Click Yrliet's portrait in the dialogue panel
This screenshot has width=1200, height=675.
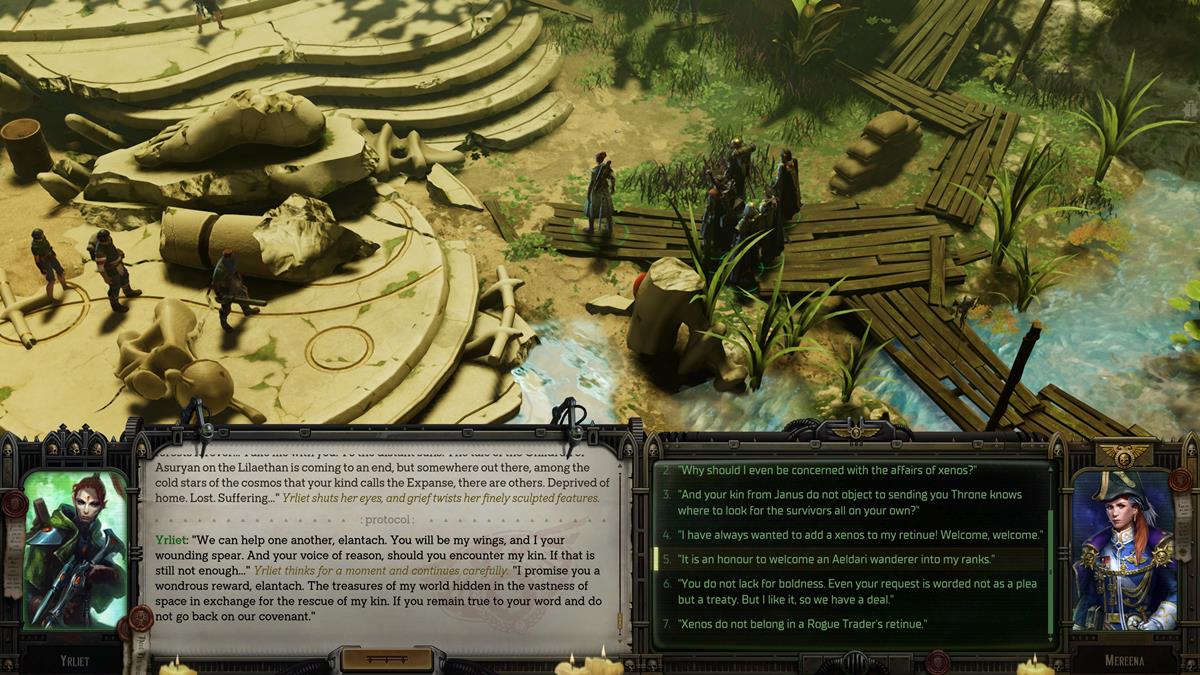tap(75, 548)
